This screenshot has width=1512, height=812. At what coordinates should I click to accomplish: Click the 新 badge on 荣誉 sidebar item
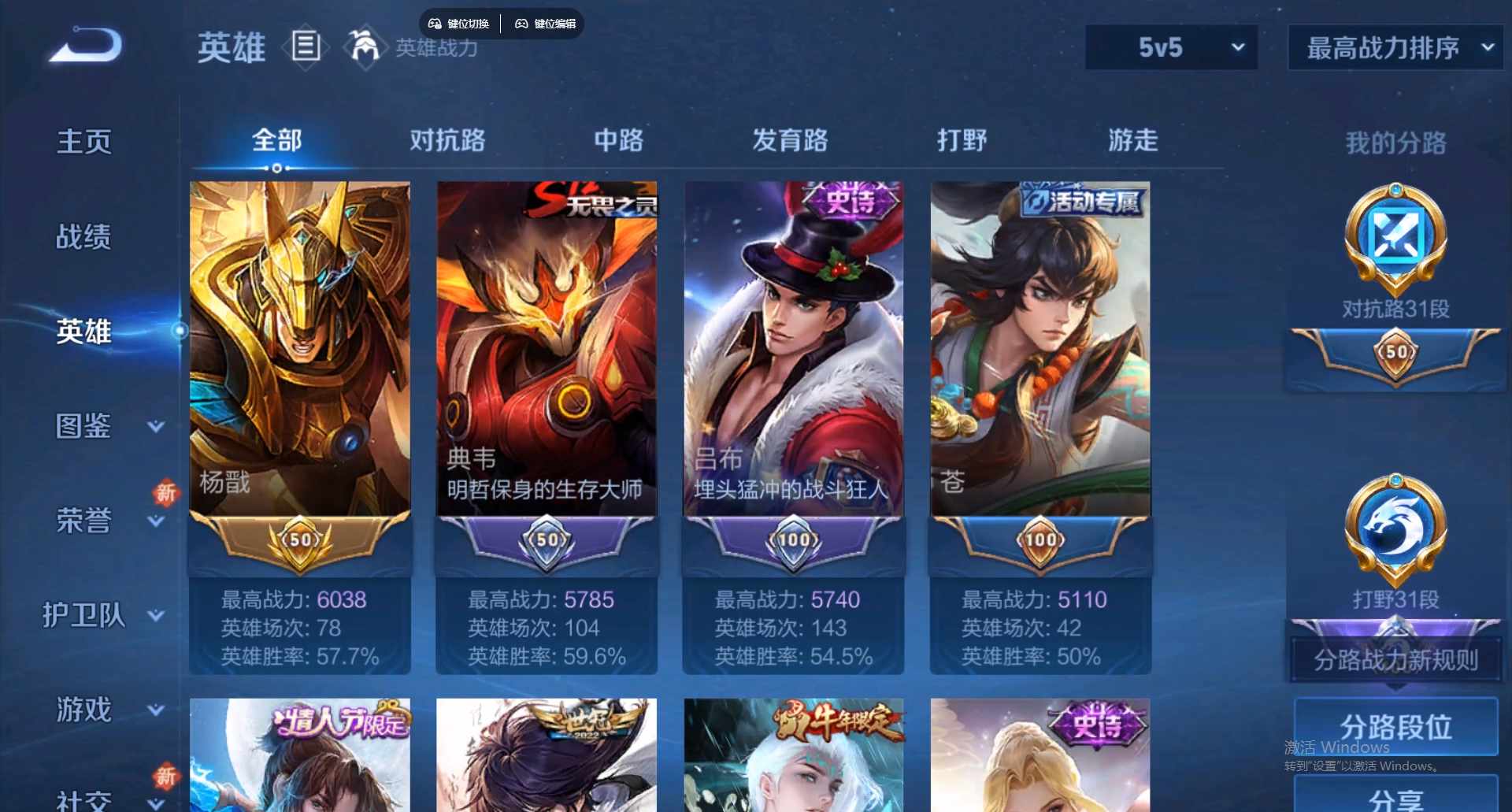coord(165,494)
